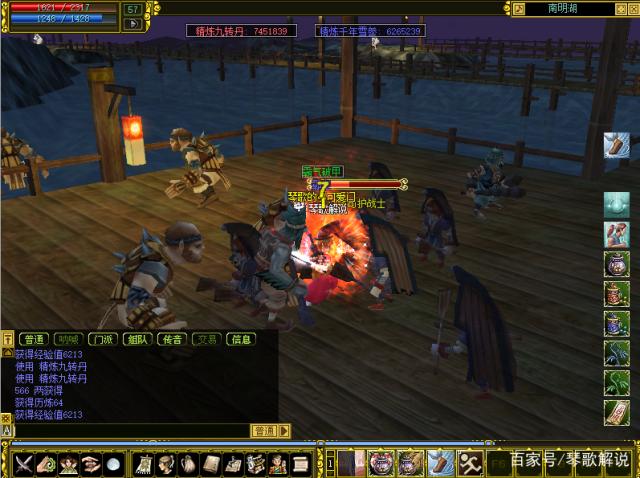Click the crossed swords icon in bottom bar
The width and height of the screenshot is (640, 478).
(25, 464)
